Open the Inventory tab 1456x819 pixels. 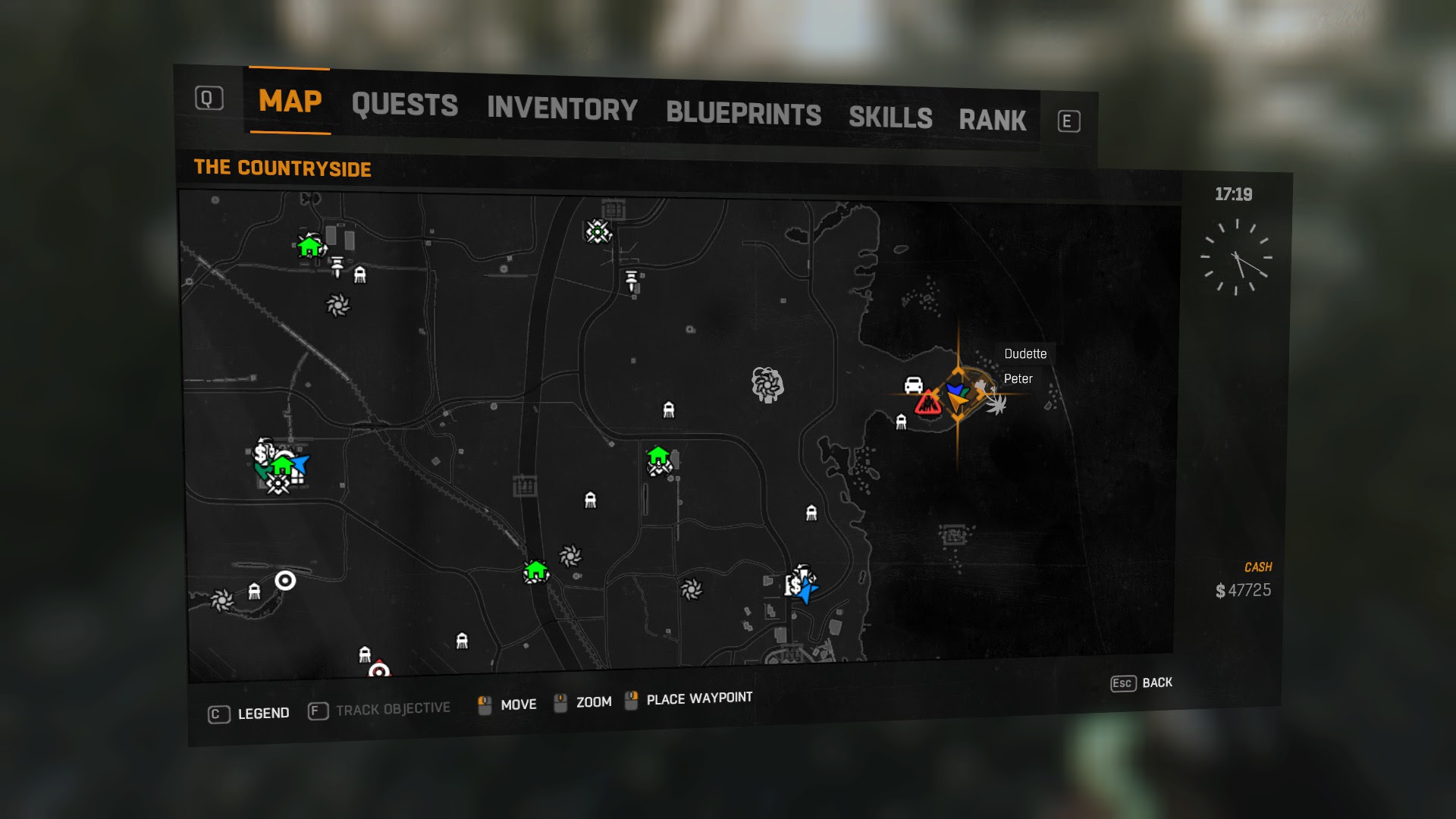[x=562, y=109]
